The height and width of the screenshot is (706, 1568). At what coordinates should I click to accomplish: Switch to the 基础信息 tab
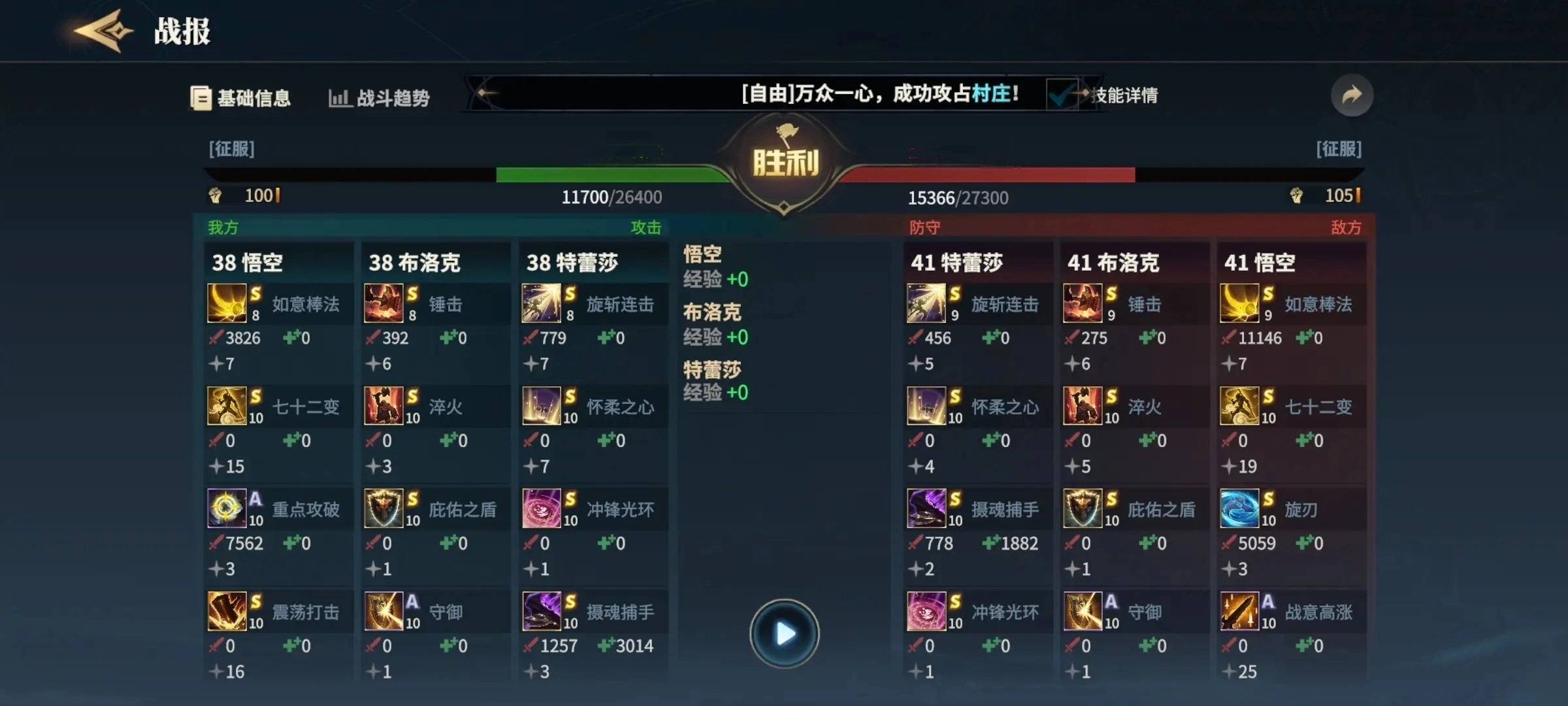coord(240,97)
